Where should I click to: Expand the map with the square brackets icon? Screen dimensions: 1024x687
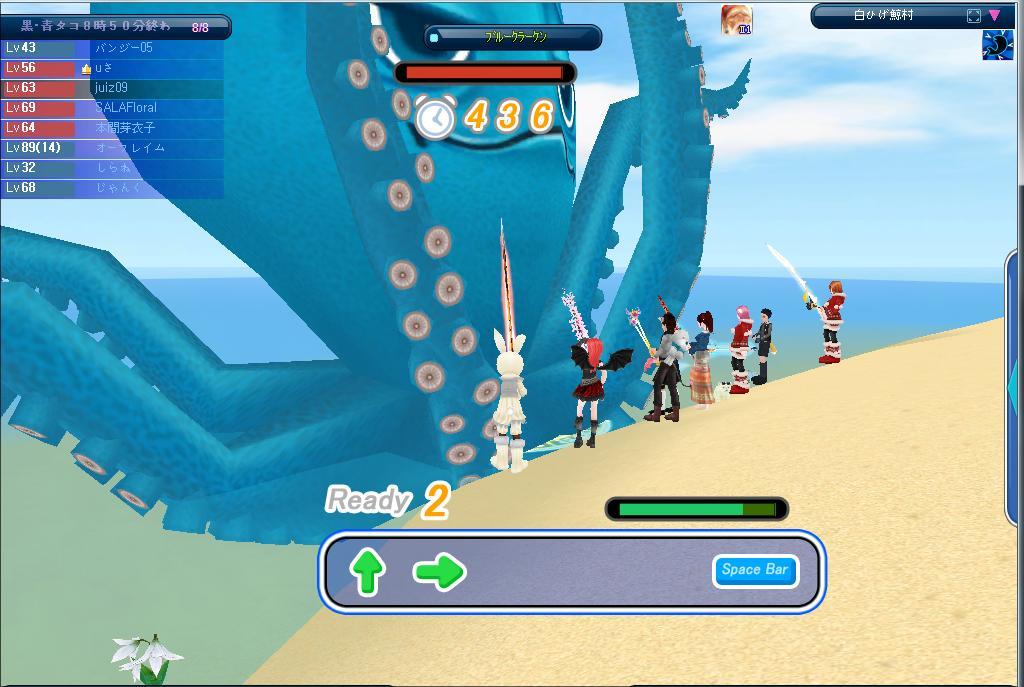[x=974, y=16]
